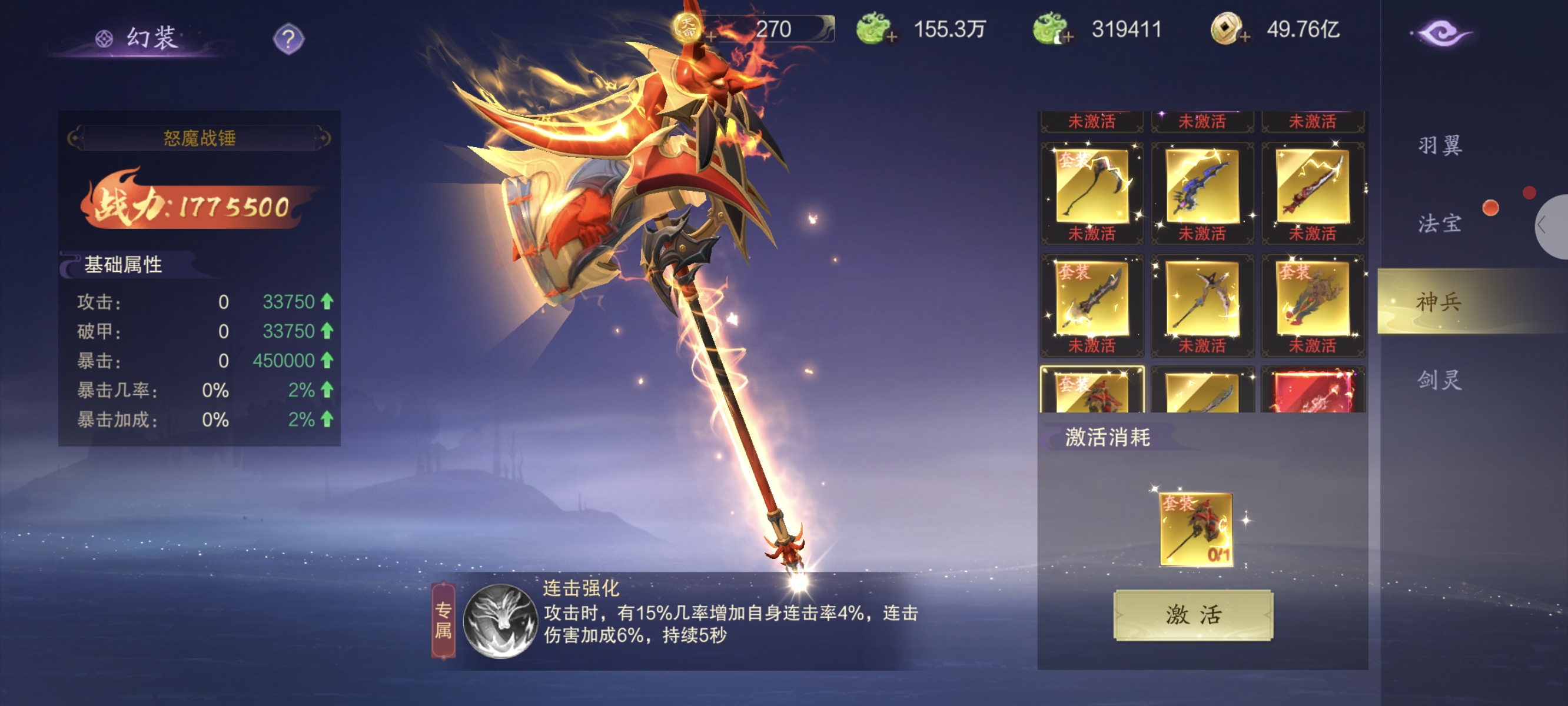Select the 神兵 weapons tab
1568x706 pixels.
pos(1440,301)
